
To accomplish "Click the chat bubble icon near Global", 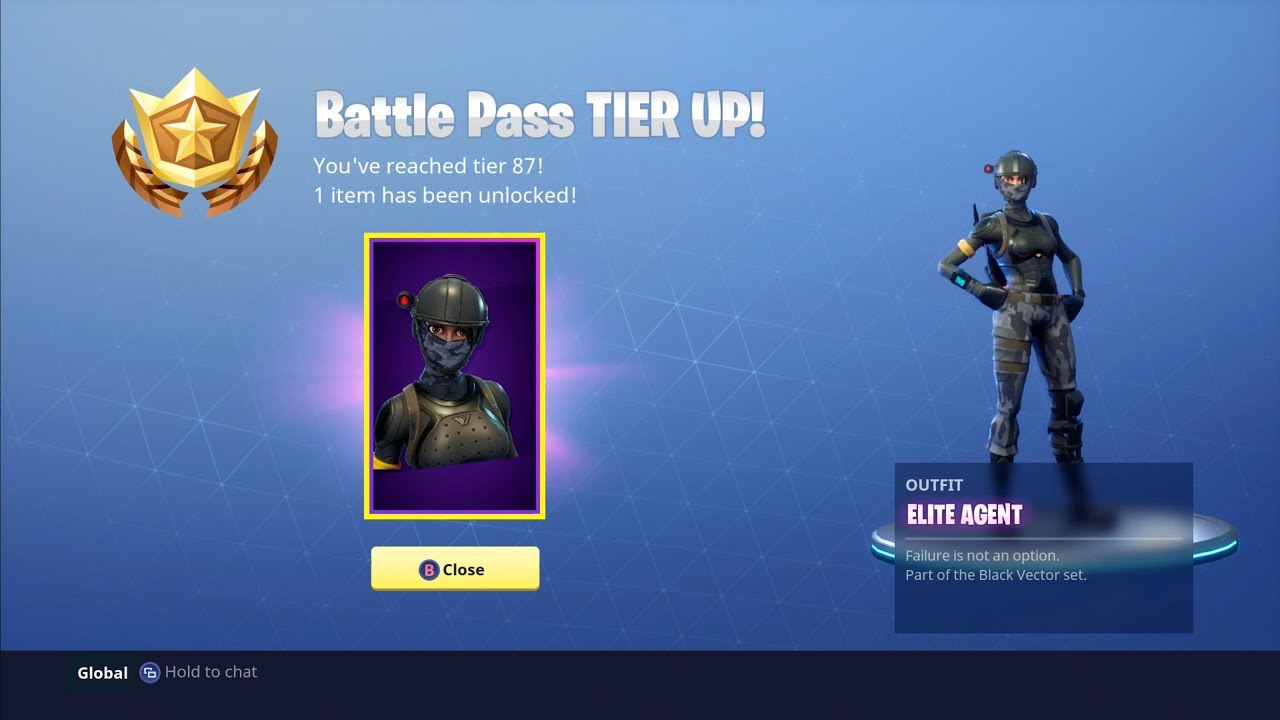I will pyautogui.click(x=149, y=672).
